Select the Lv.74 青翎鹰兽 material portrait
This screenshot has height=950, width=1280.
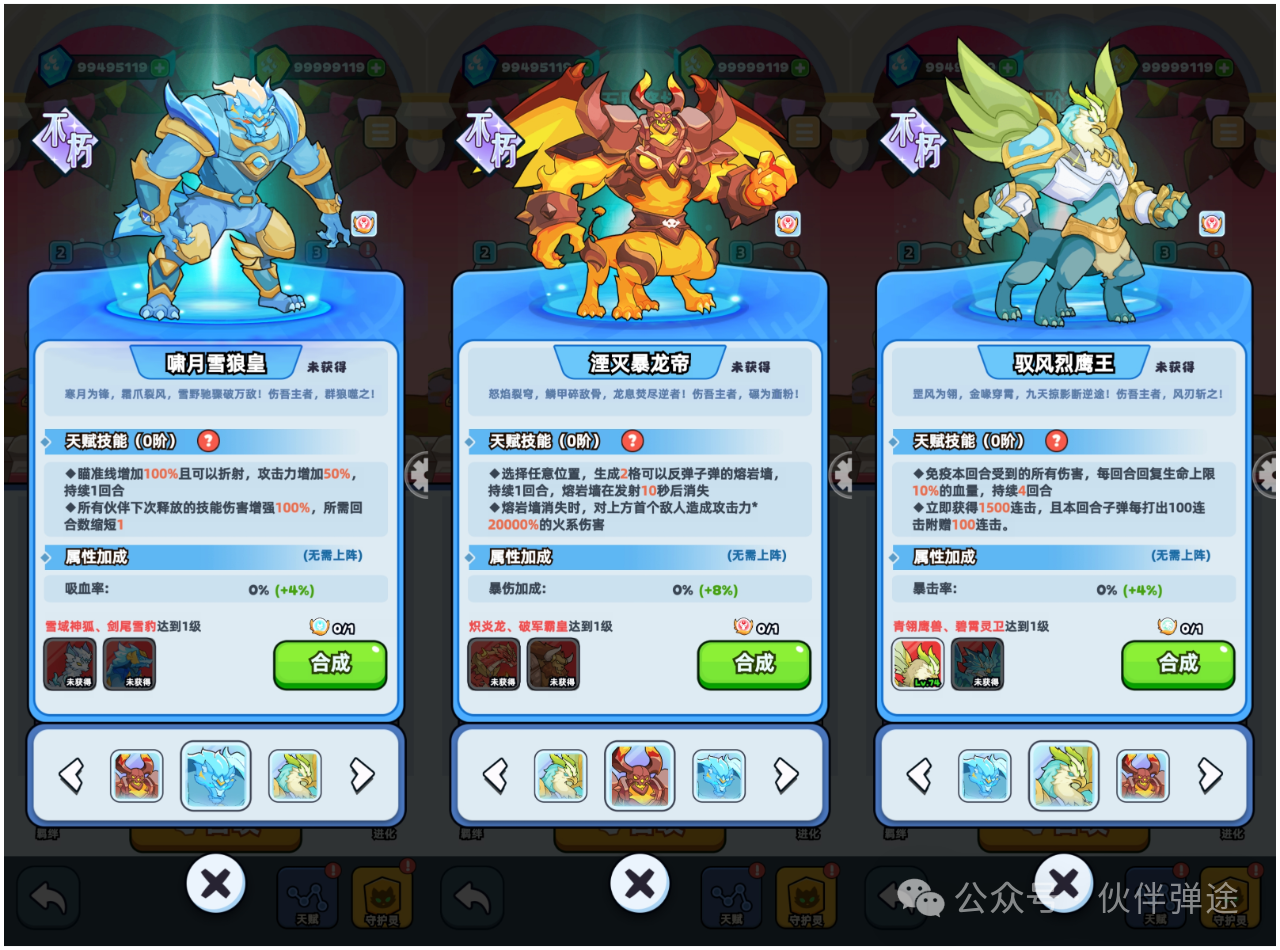pos(917,663)
